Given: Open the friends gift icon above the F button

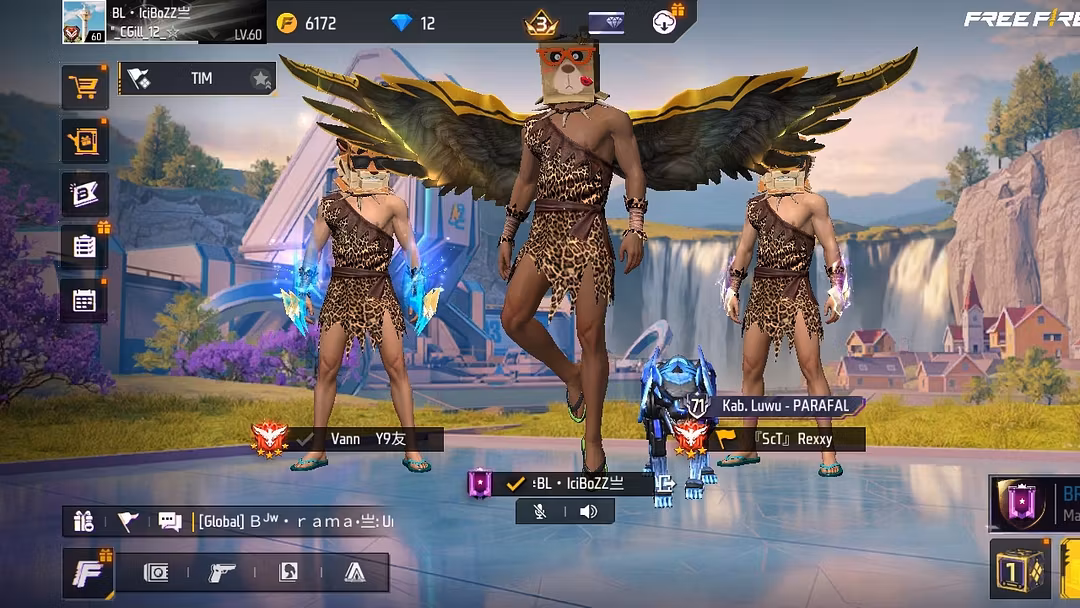Looking at the screenshot, I should pos(84,521).
